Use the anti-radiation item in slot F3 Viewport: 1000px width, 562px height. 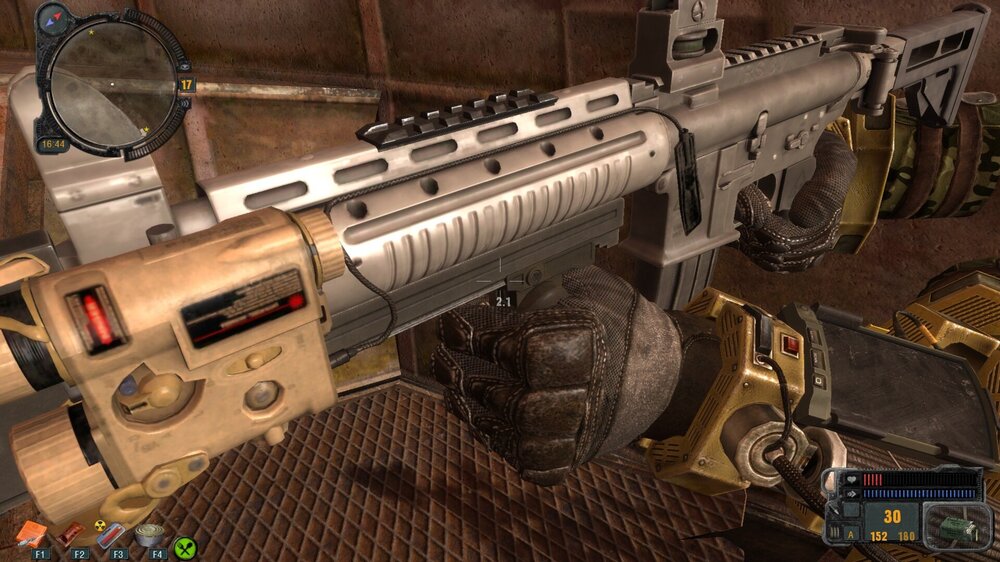(x=112, y=535)
